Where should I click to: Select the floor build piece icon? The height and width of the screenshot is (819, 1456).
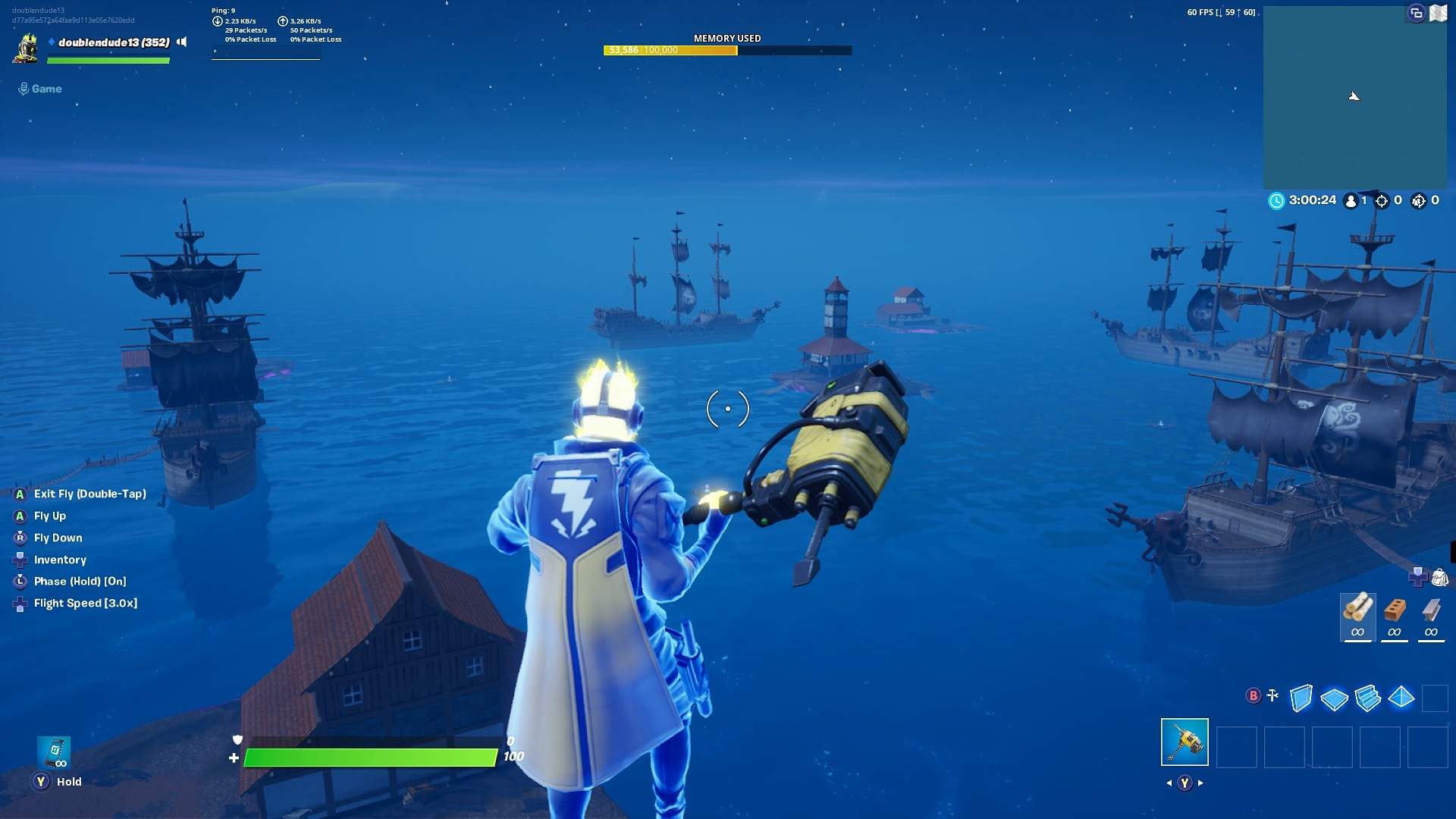point(1335,697)
